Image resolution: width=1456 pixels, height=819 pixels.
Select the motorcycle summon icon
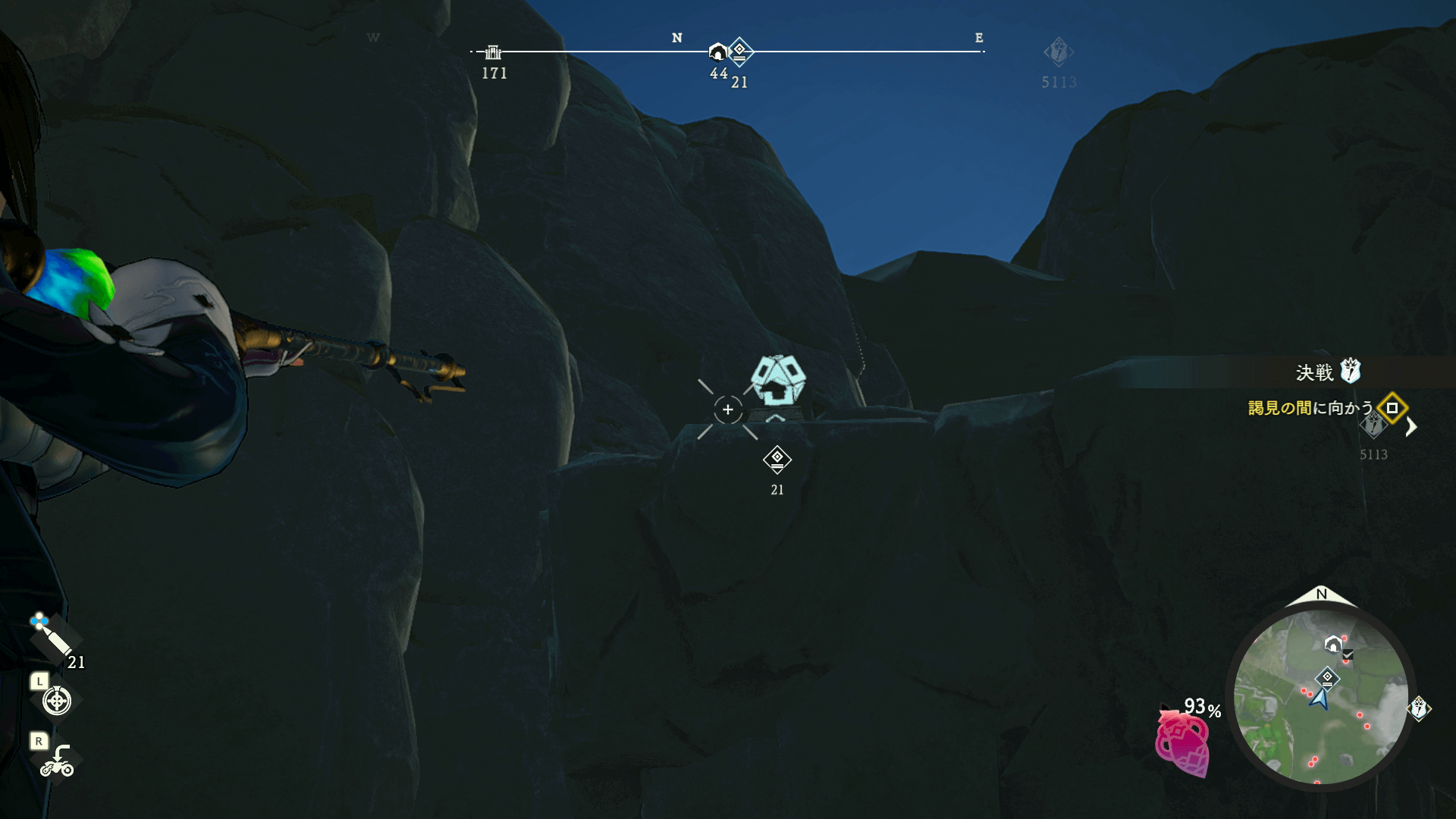click(x=57, y=761)
